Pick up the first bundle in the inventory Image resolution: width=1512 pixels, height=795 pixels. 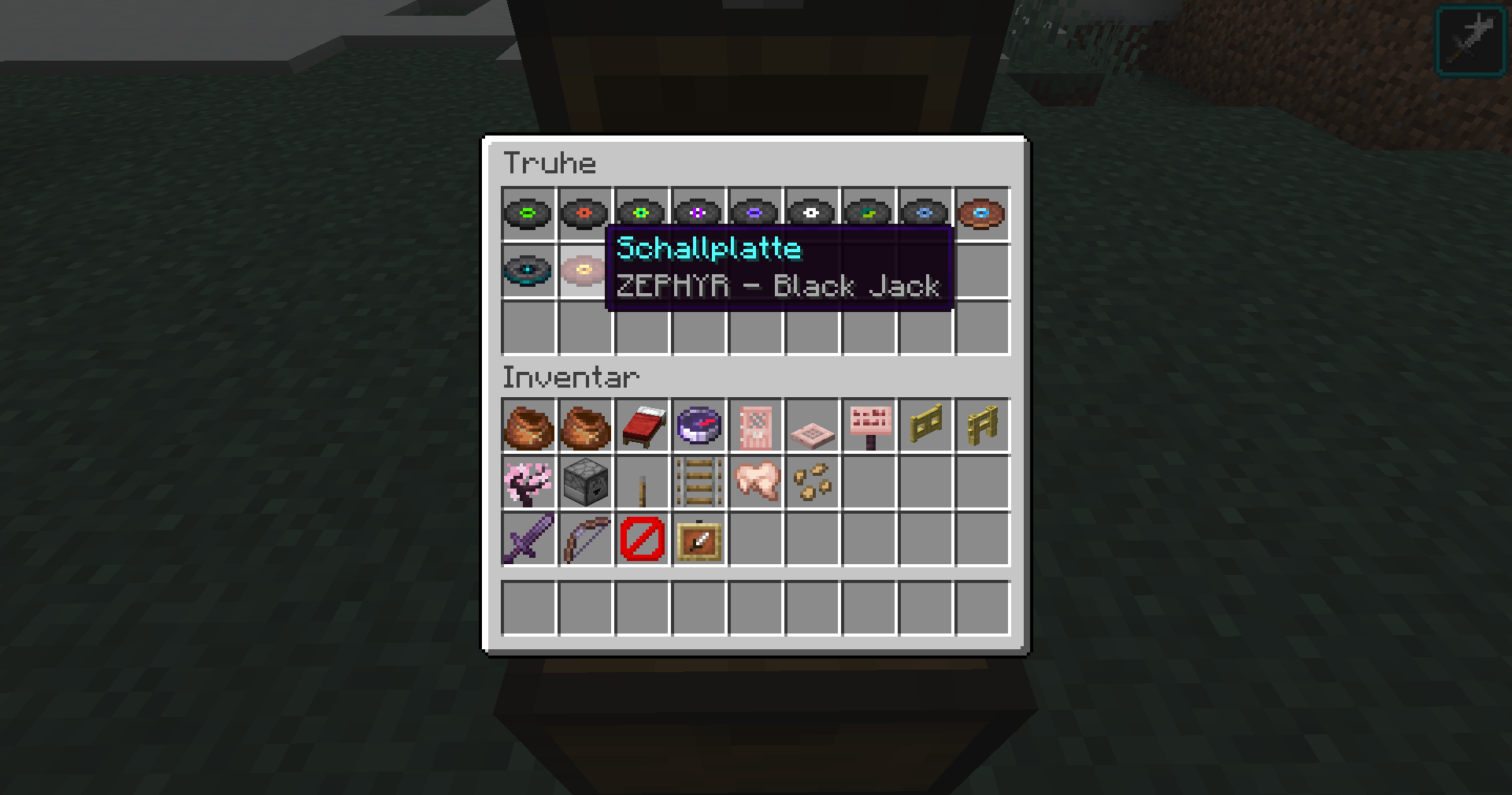click(x=528, y=426)
